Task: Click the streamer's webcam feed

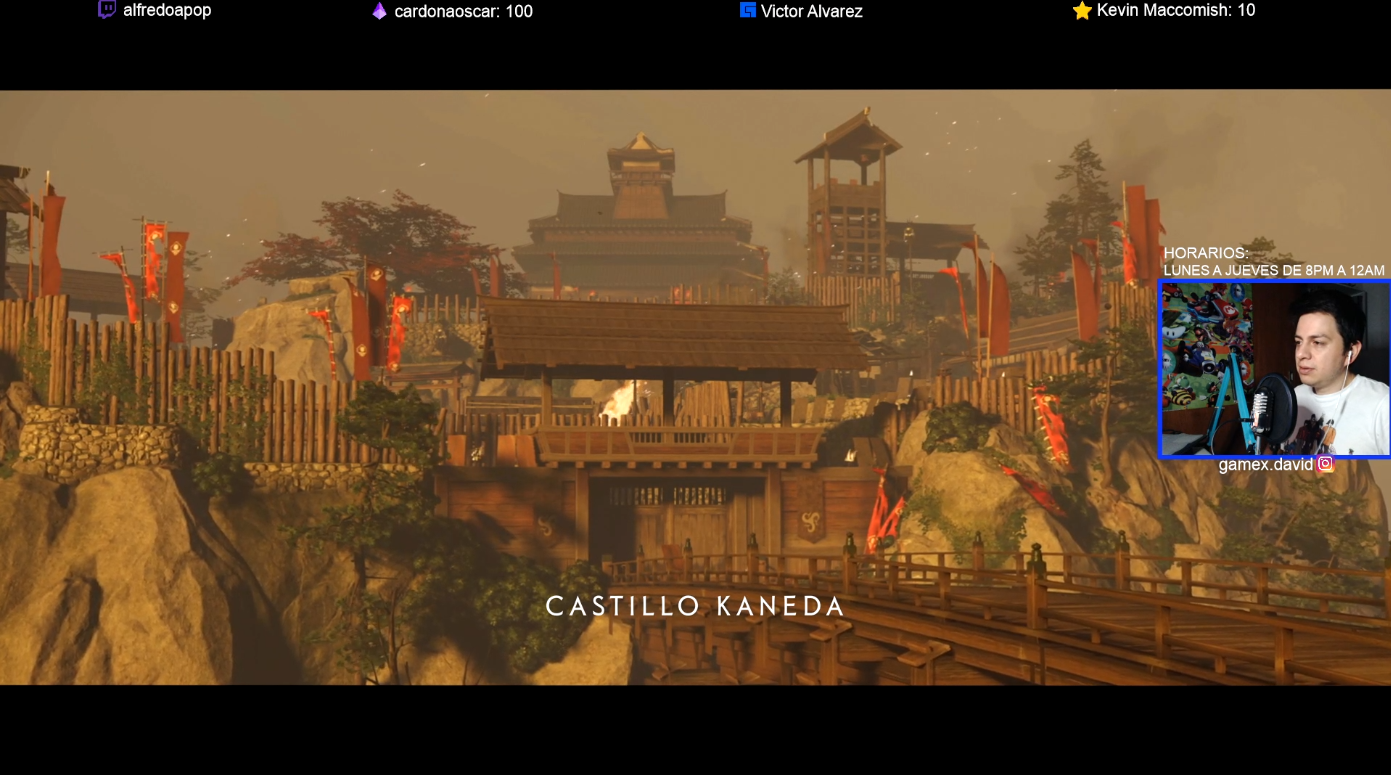Action: pos(1275,369)
